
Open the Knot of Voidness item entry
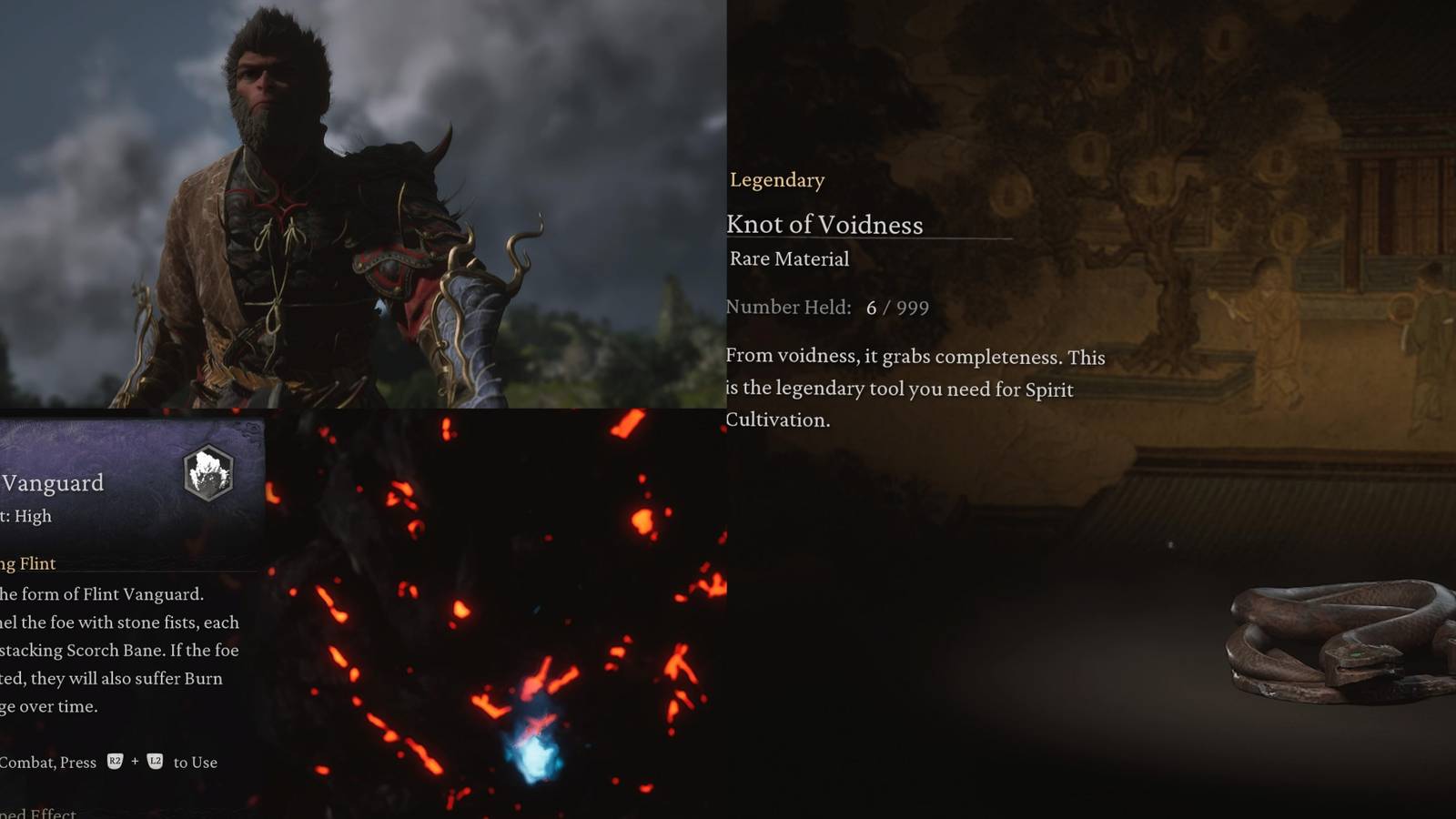[x=824, y=224]
